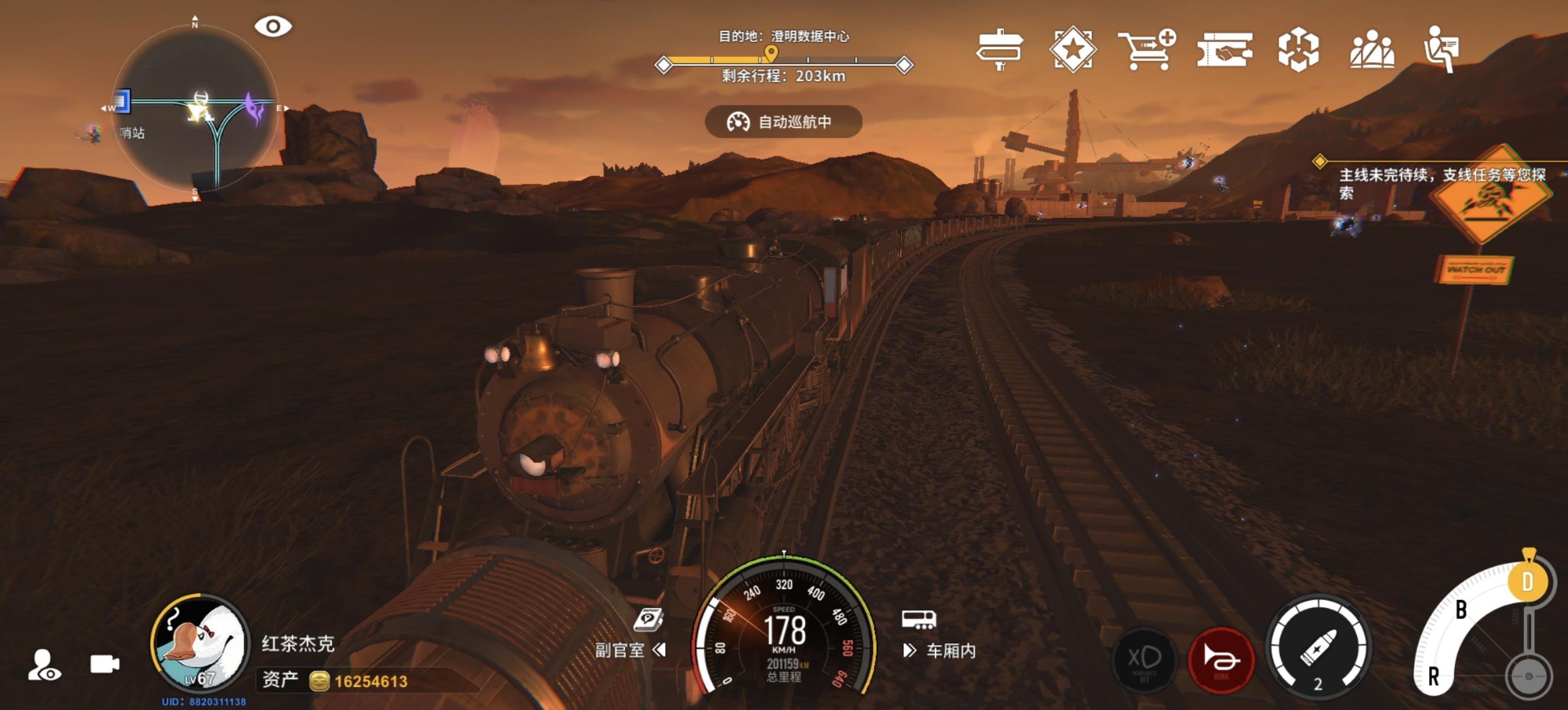This screenshot has width=1568, height=710.
Task: Click the greyed-out XD button
Action: [1144, 660]
